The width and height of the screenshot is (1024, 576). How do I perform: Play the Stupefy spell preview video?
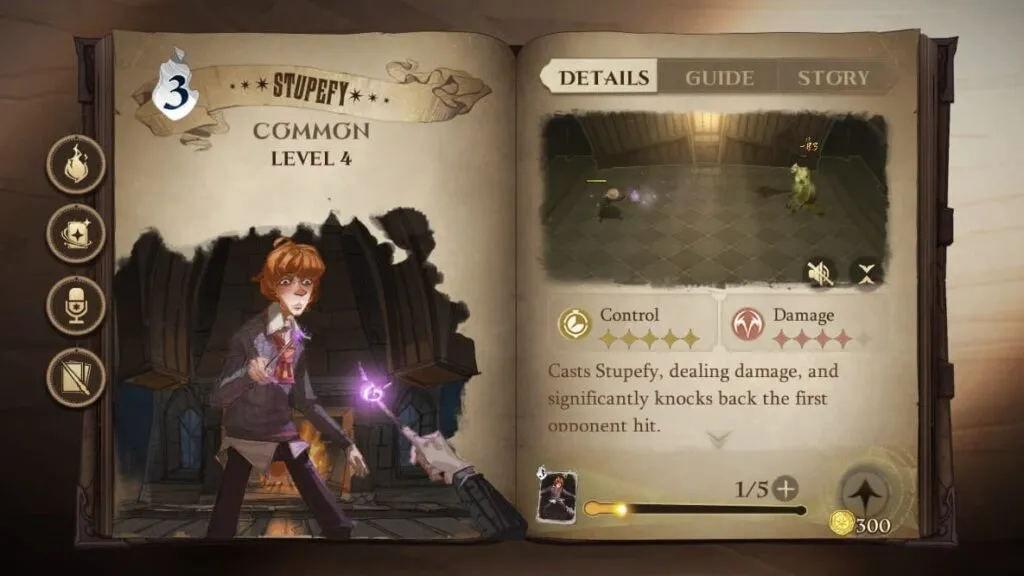(x=713, y=195)
